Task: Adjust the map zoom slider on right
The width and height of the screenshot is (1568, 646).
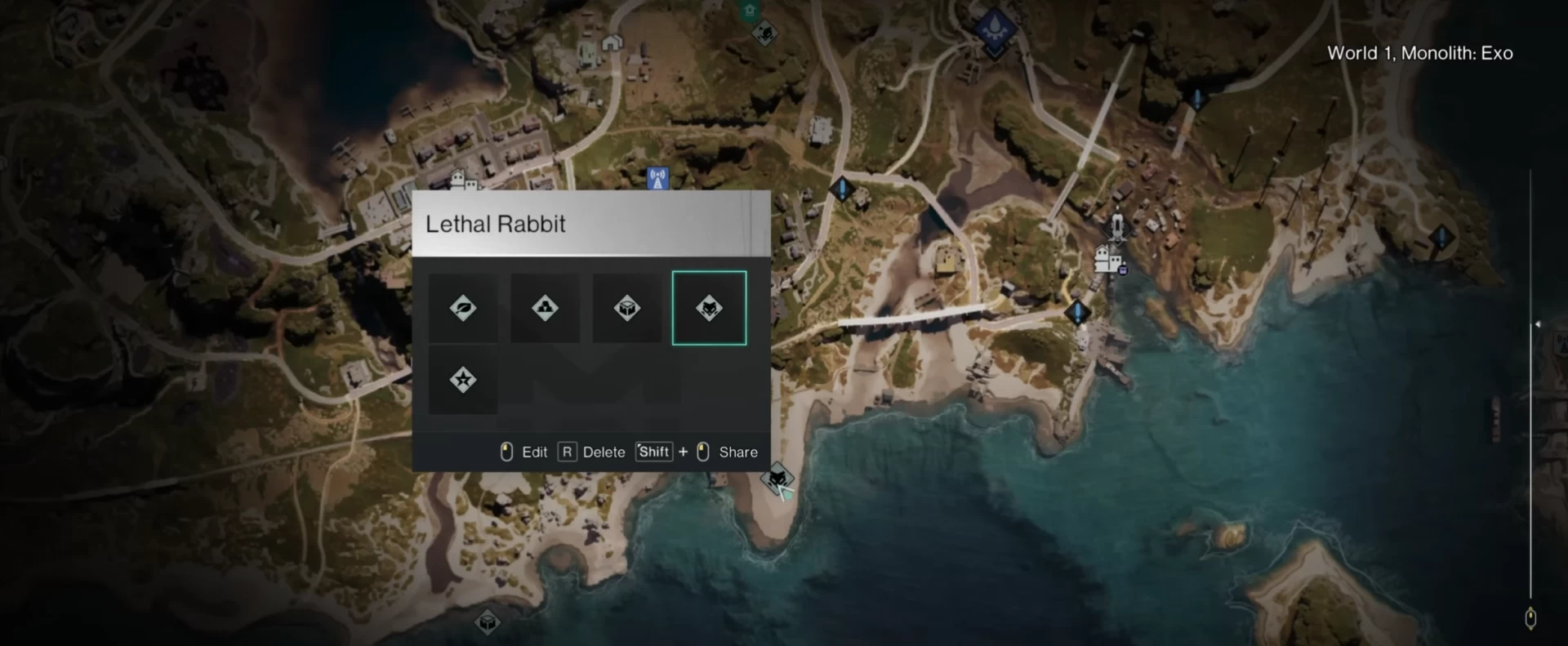Action: coord(1536,325)
